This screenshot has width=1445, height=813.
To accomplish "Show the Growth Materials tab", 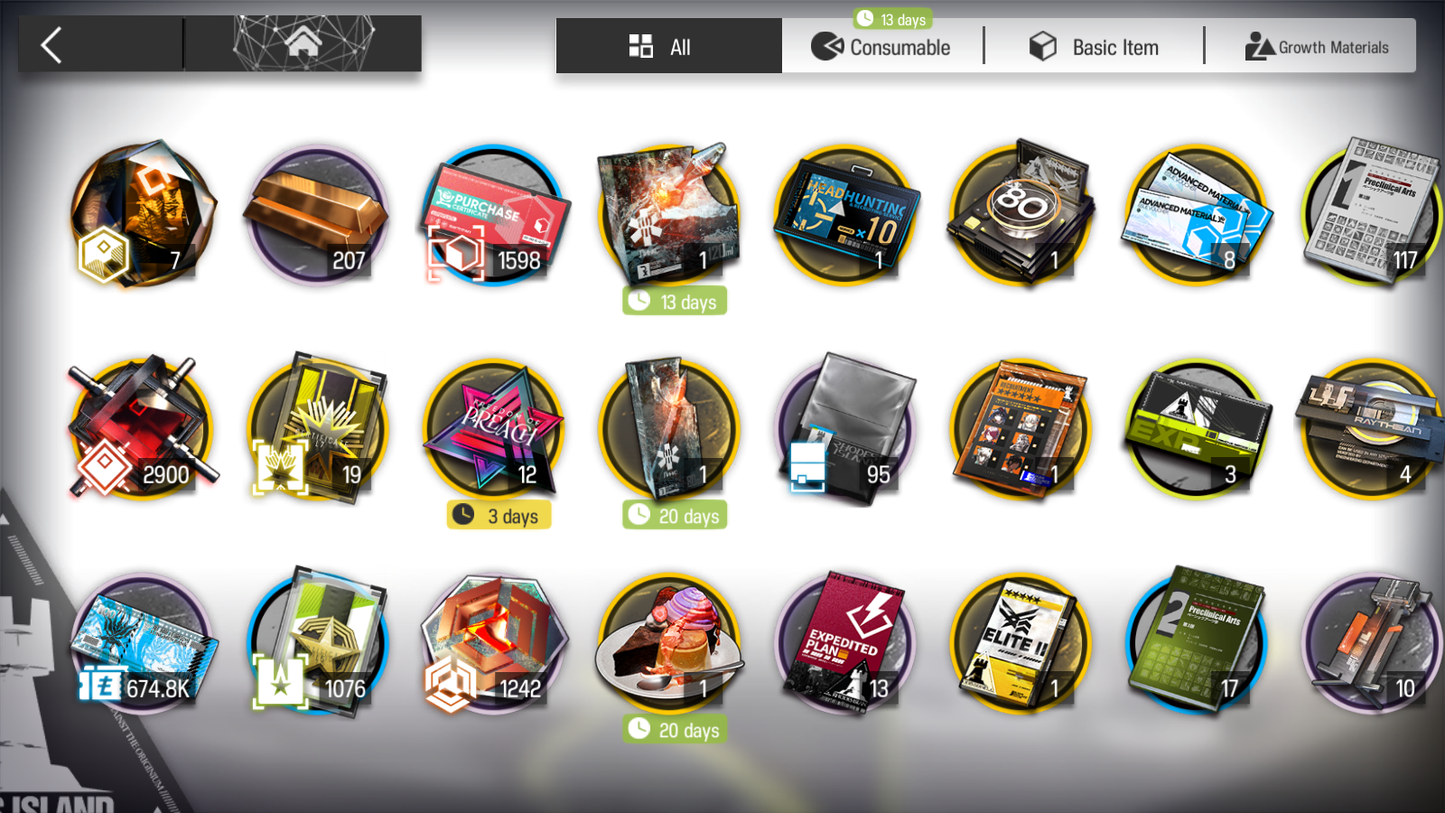I will pos(1316,47).
